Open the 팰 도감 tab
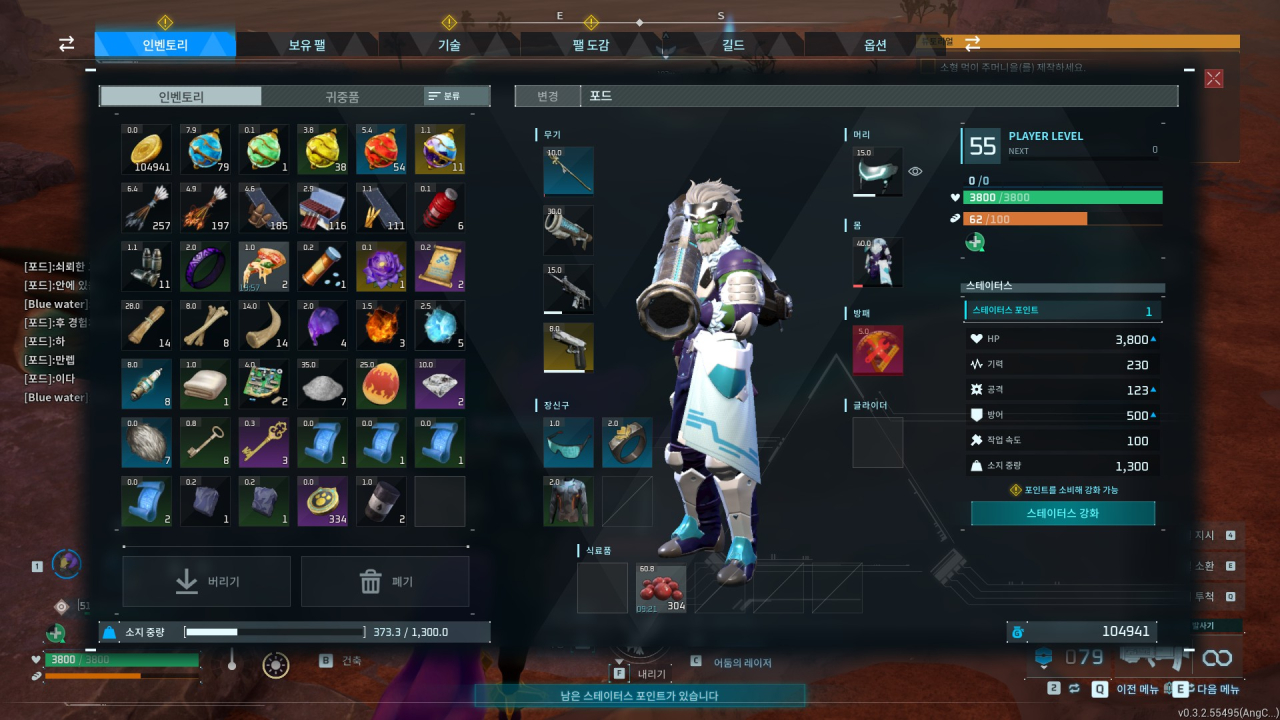The height and width of the screenshot is (720, 1280). pyautogui.click(x=591, y=45)
